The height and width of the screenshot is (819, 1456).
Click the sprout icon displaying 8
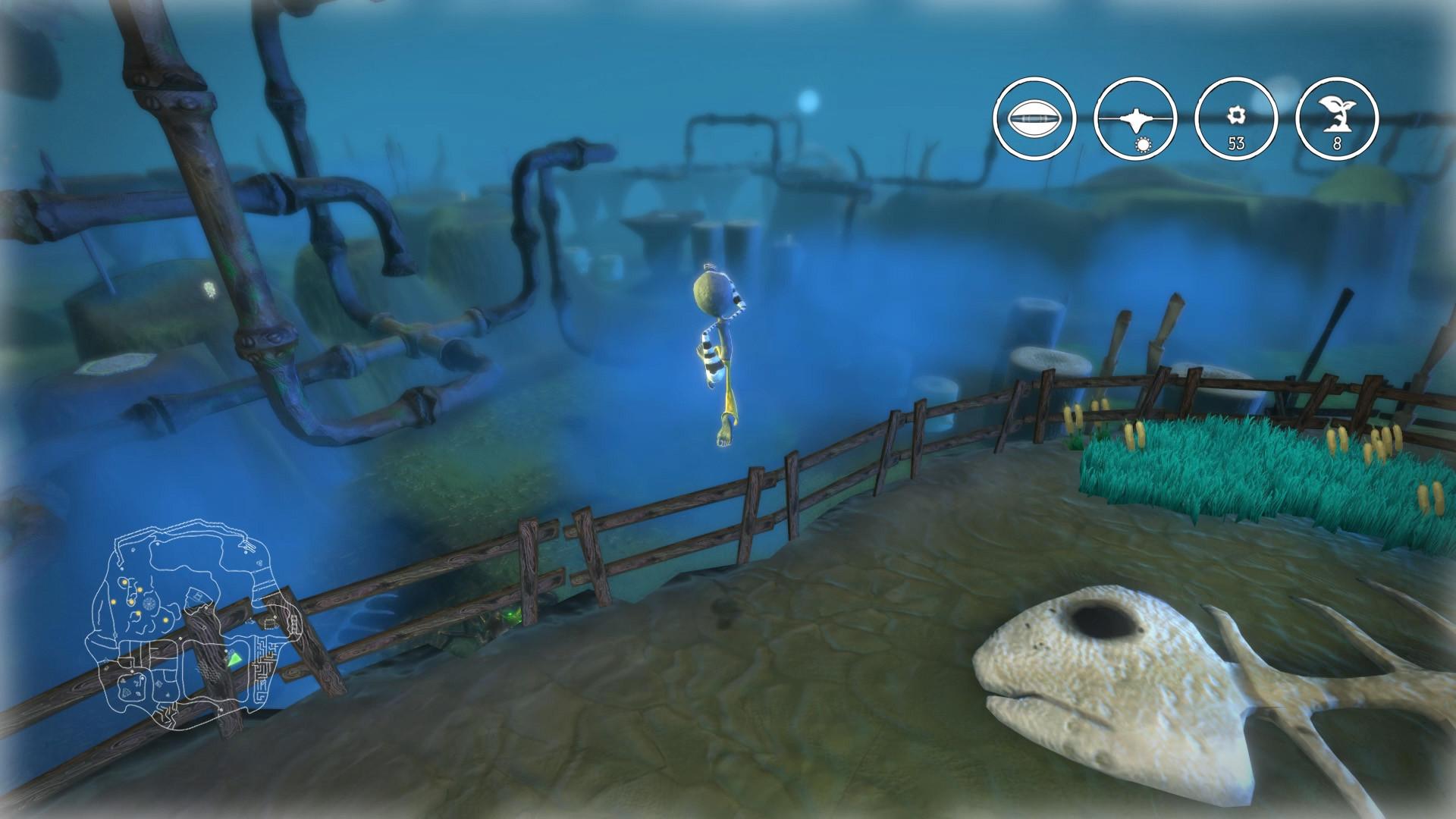pyautogui.click(x=1338, y=118)
